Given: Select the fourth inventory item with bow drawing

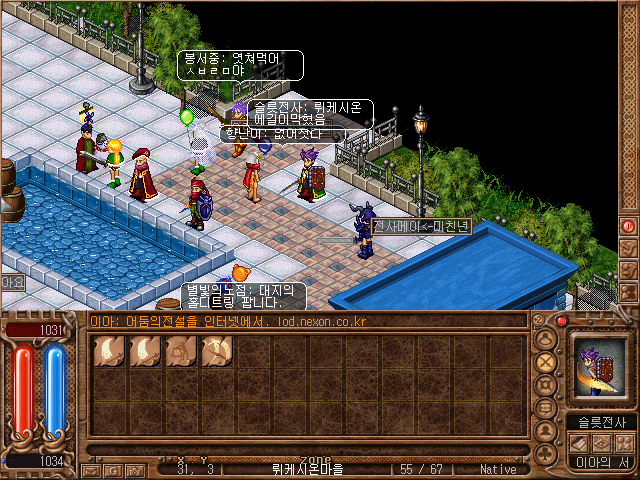Looking at the screenshot, I should pyautogui.click(x=217, y=353).
